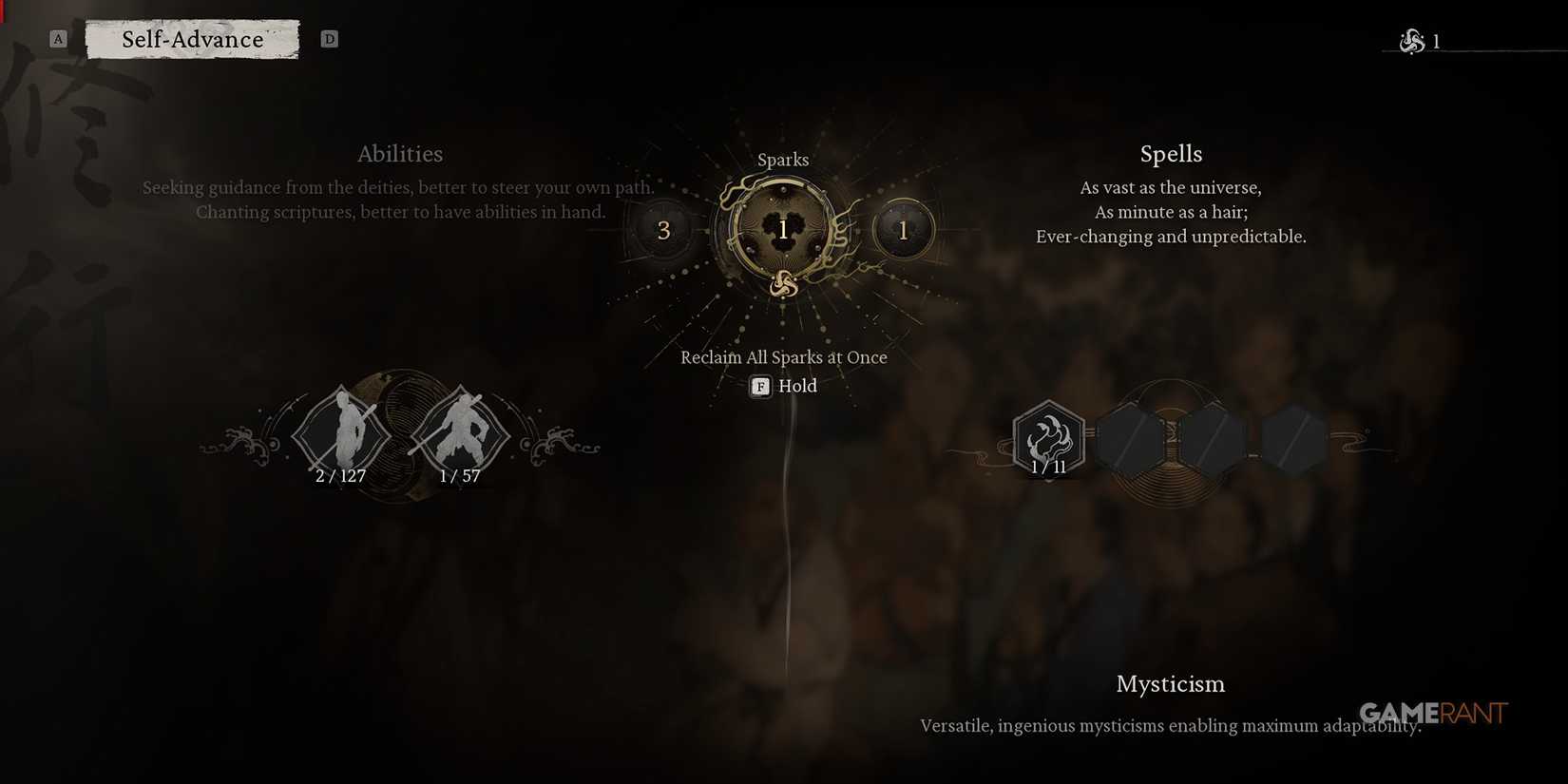
Task: Open the Abilities section heading
Action: coord(400,153)
